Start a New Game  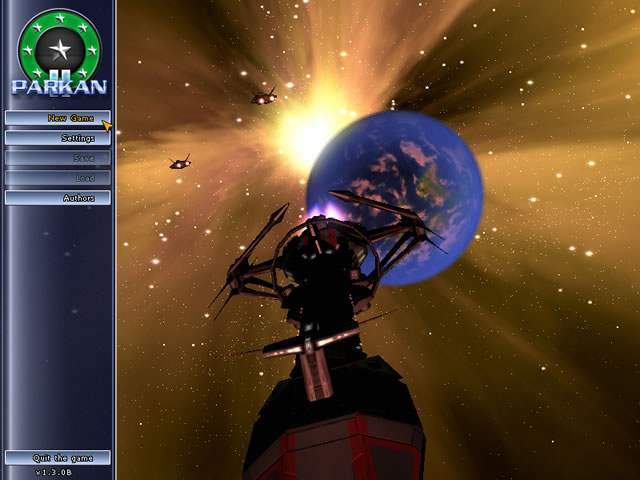[57, 118]
